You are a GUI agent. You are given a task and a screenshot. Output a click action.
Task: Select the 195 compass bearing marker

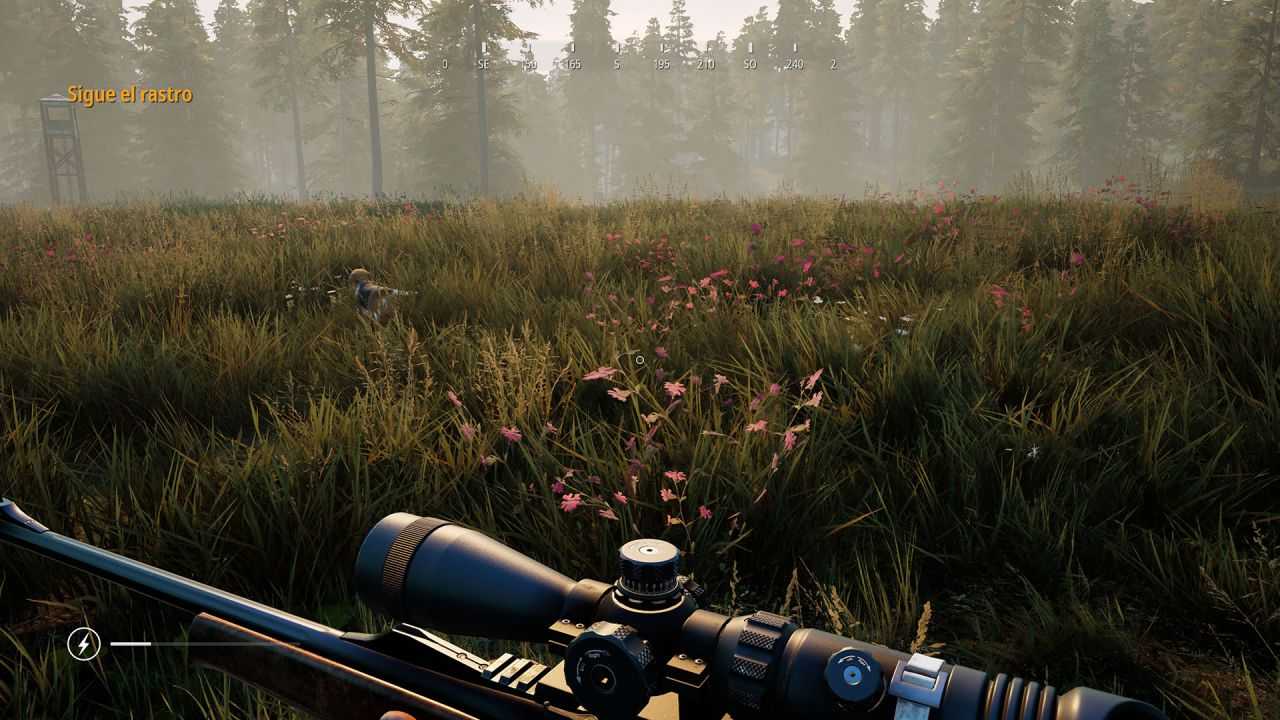pos(665,62)
